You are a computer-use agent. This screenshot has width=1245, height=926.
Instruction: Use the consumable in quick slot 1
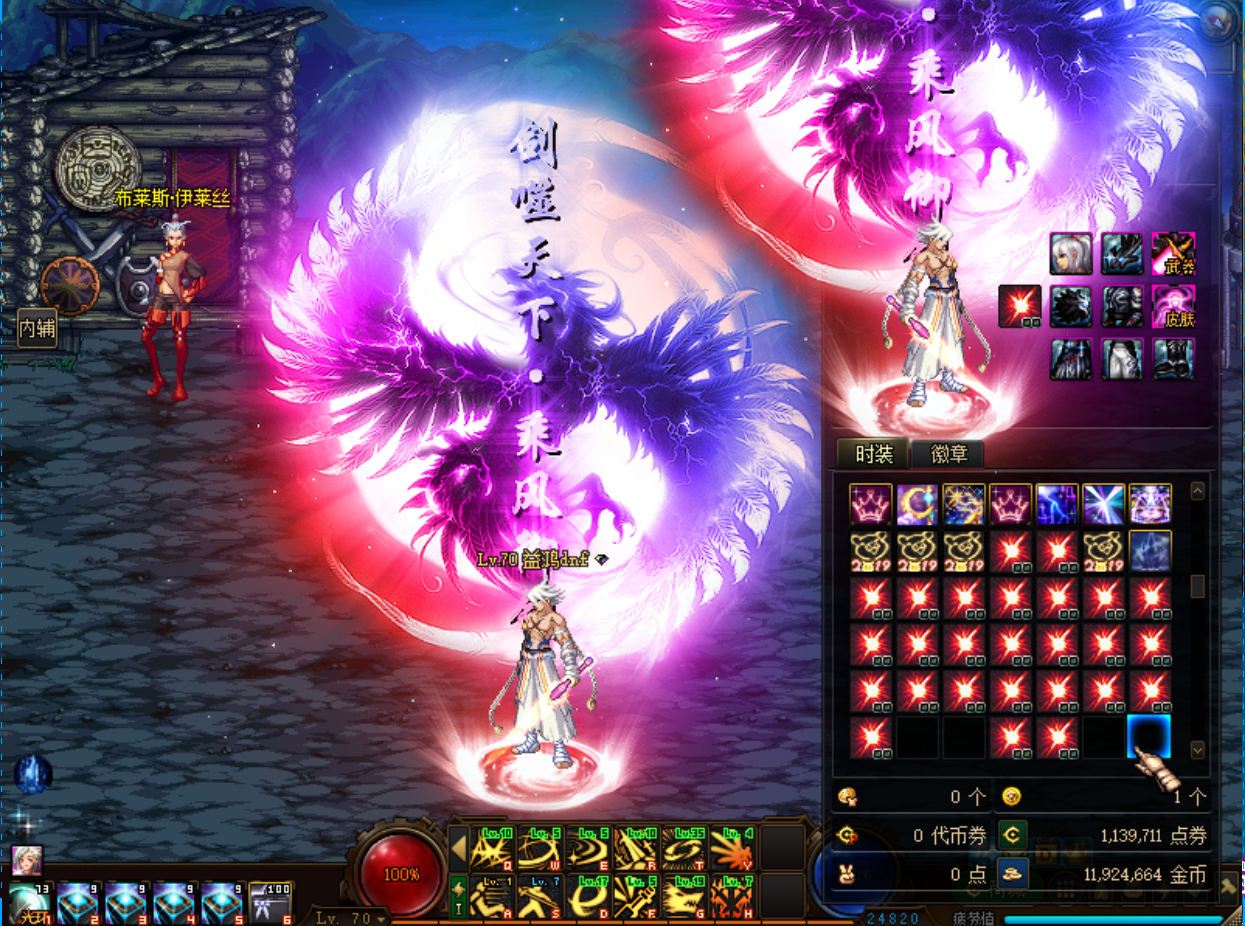click(30, 903)
